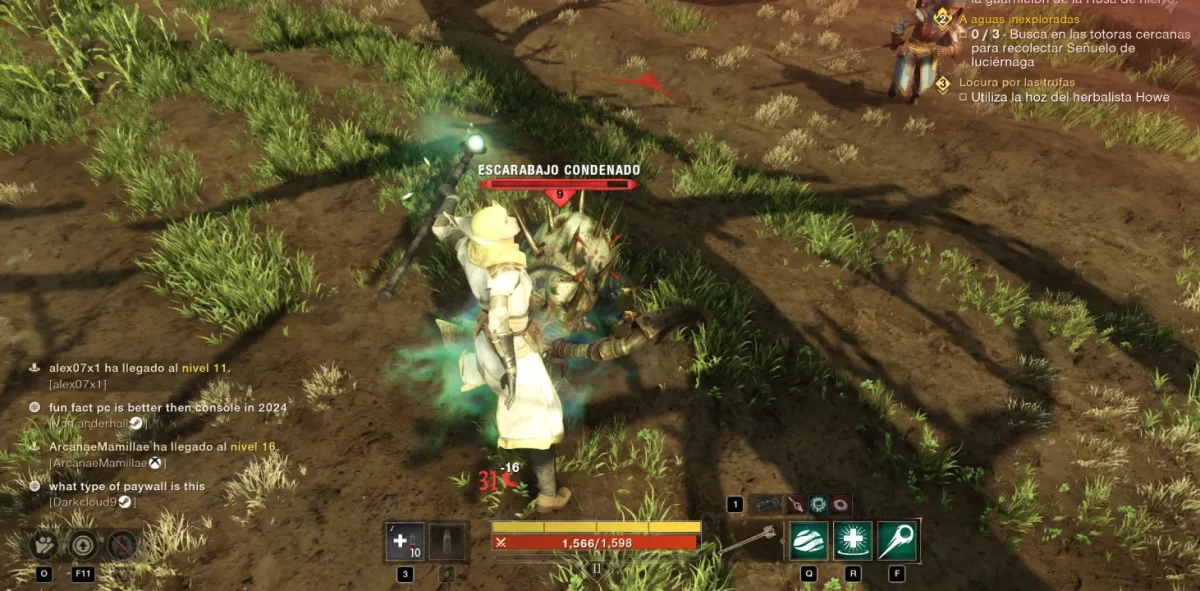Click the Escarabajo Condenado enemy nameplate
The height and width of the screenshot is (591, 1200).
point(559,171)
